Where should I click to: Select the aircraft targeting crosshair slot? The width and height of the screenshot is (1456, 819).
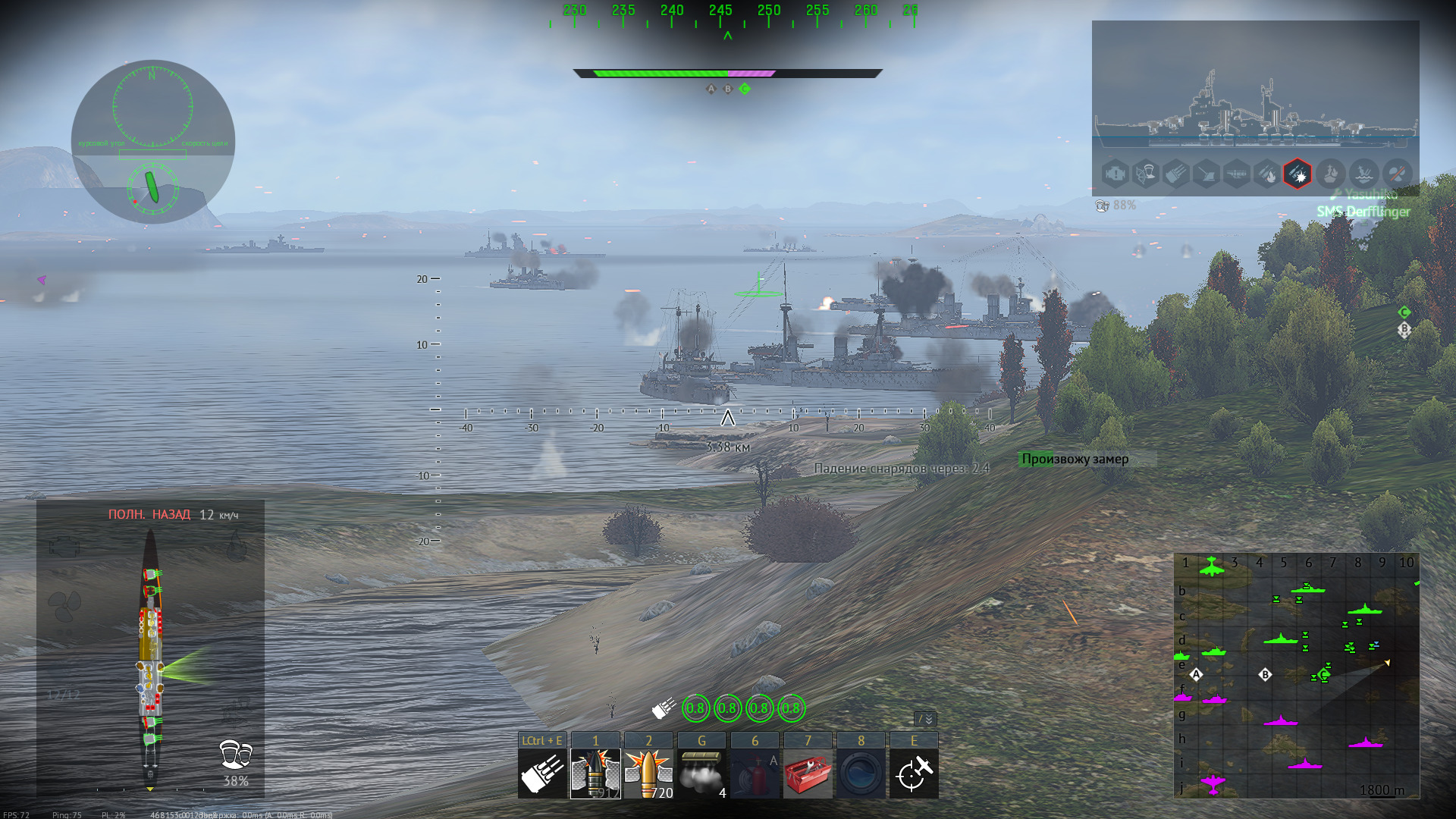coord(914,773)
